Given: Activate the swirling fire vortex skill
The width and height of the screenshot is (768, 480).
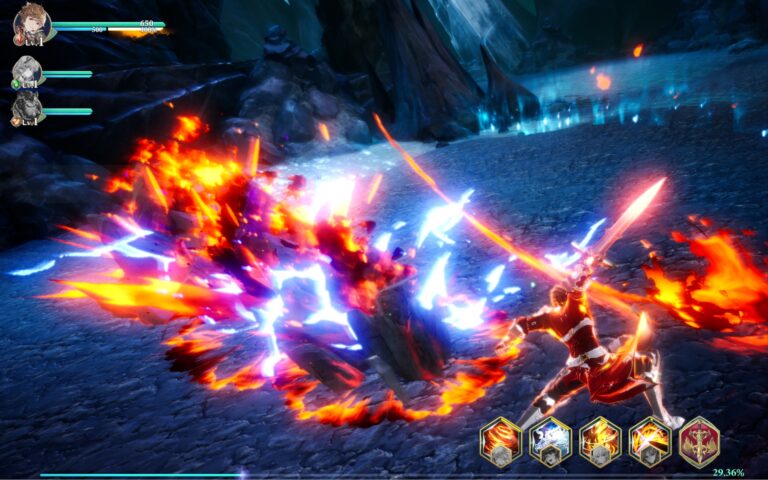Looking at the screenshot, I should 499,438.
